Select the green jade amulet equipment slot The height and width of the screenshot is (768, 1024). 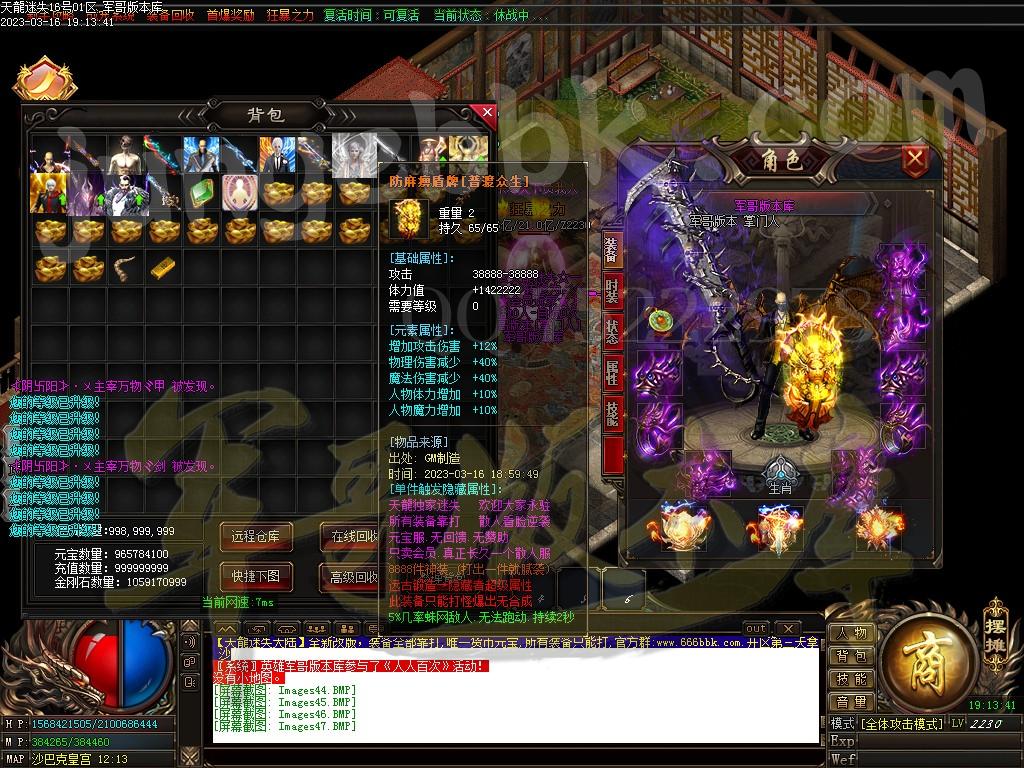tap(660, 321)
